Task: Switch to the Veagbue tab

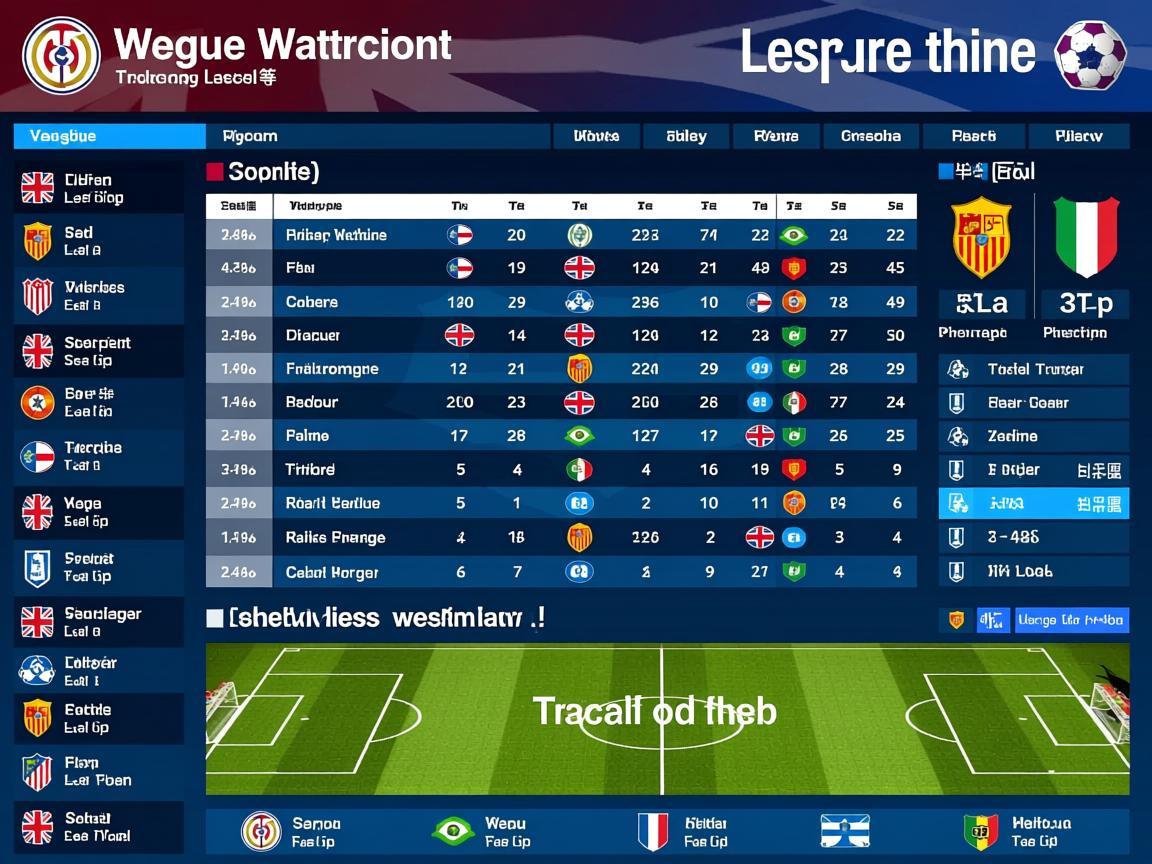Action: click(x=108, y=136)
